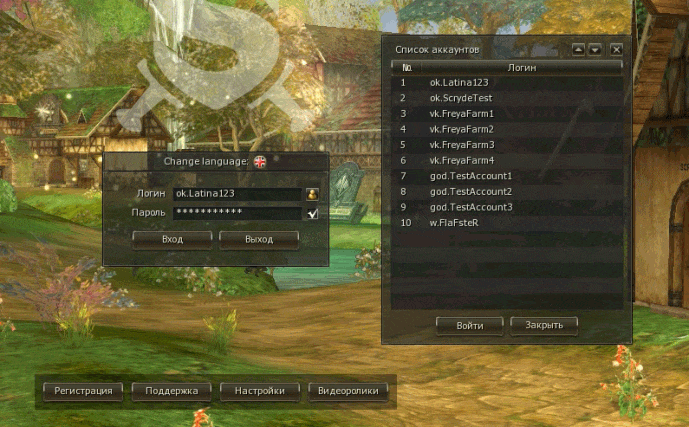The image size is (689, 427).
Task: Pick god.TestAccount2 from account list
Action: pos(470,191)
